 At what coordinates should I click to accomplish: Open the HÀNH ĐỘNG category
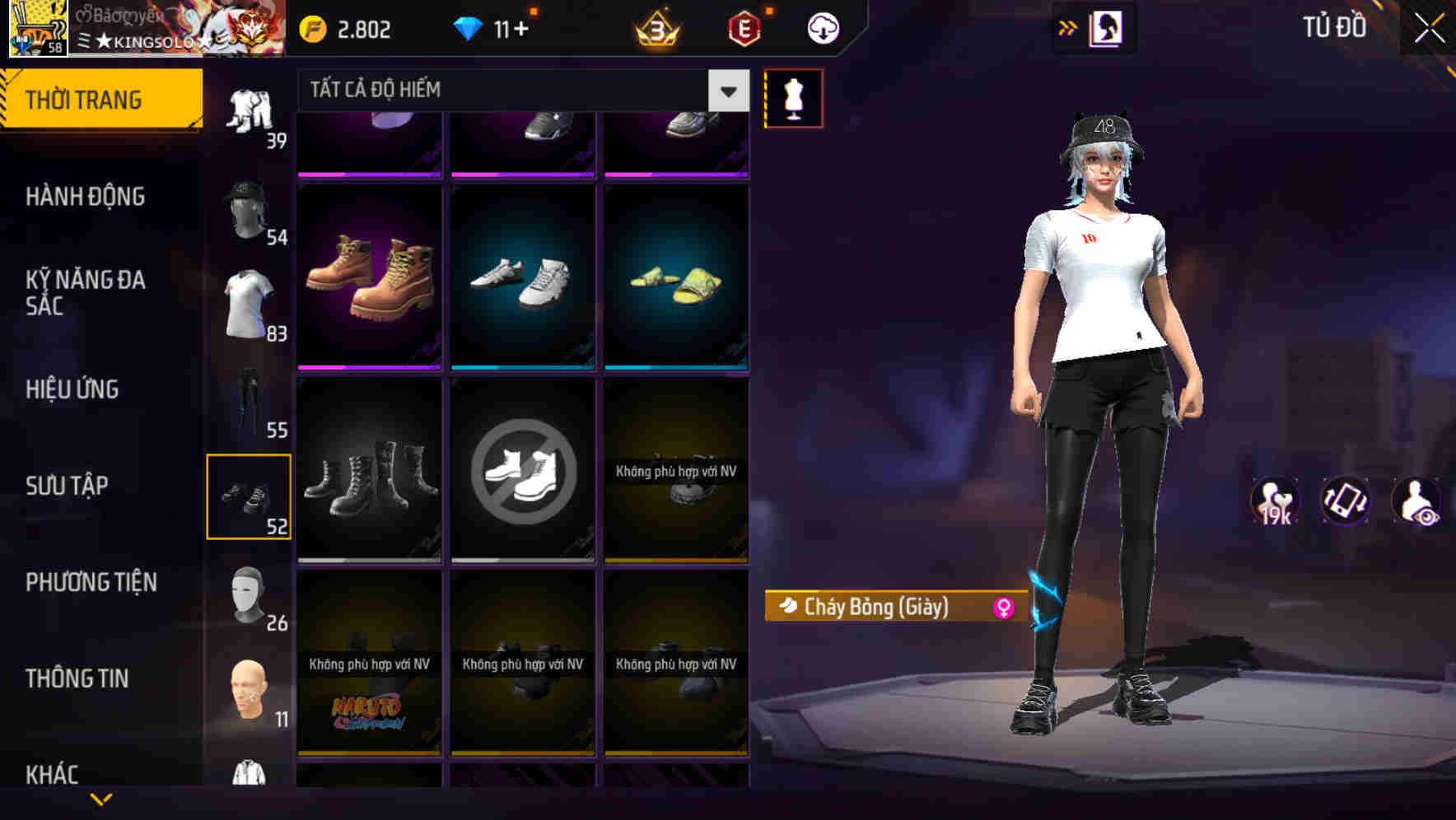(x=84, y=197)
